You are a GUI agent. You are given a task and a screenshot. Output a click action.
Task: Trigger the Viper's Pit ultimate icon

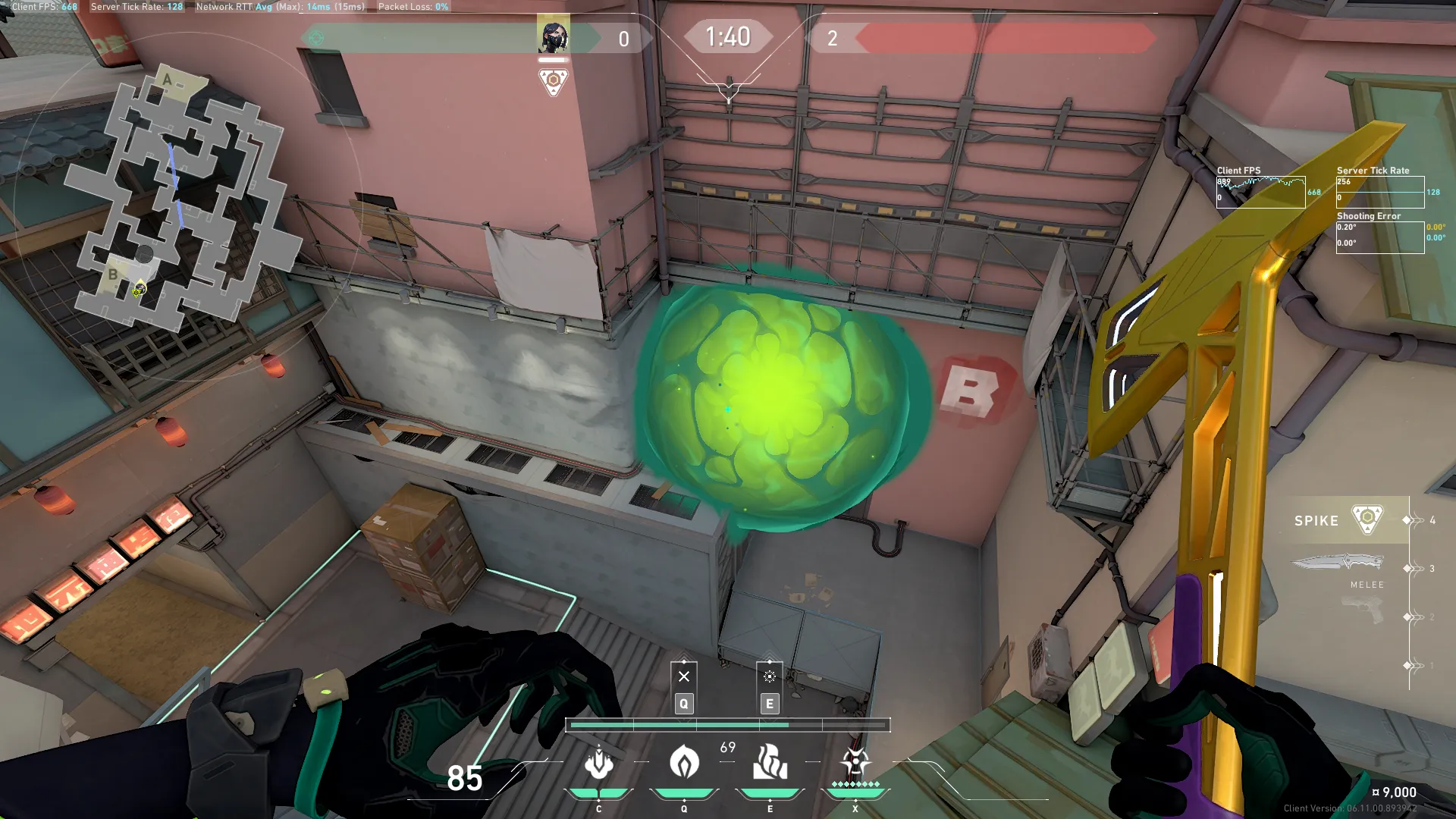(855, 763)
